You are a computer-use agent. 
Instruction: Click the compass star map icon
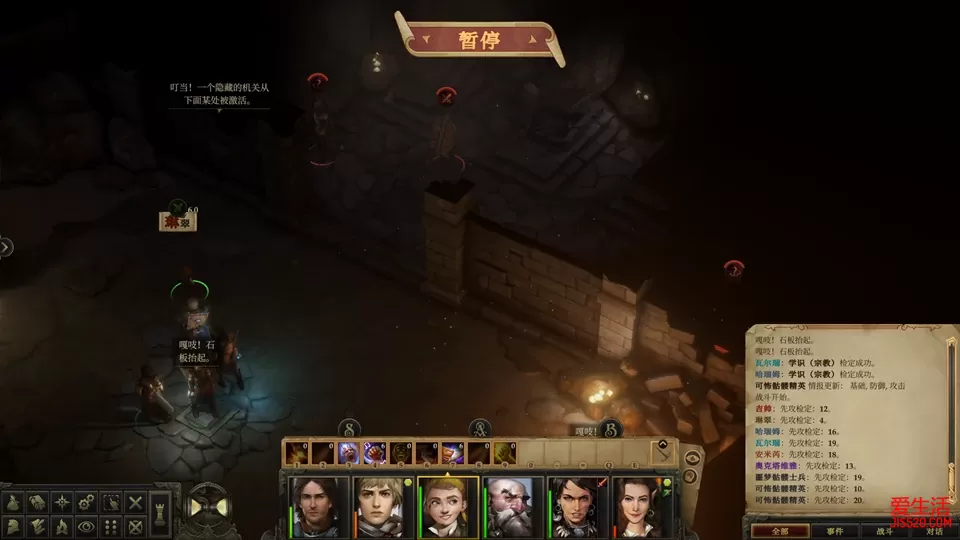[x=63, y=502]
